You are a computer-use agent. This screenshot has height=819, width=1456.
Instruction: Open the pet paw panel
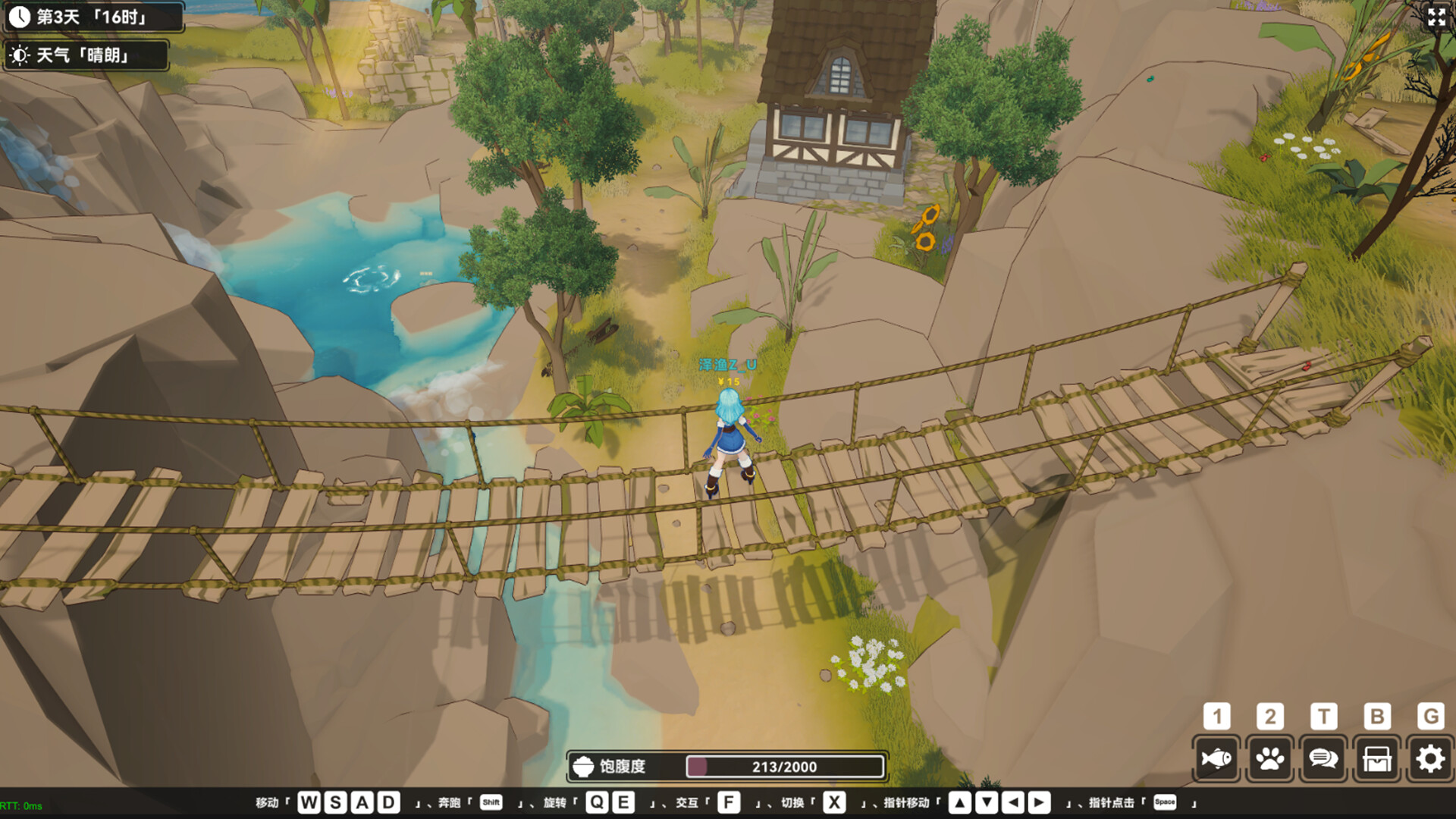coord(1270,758)
